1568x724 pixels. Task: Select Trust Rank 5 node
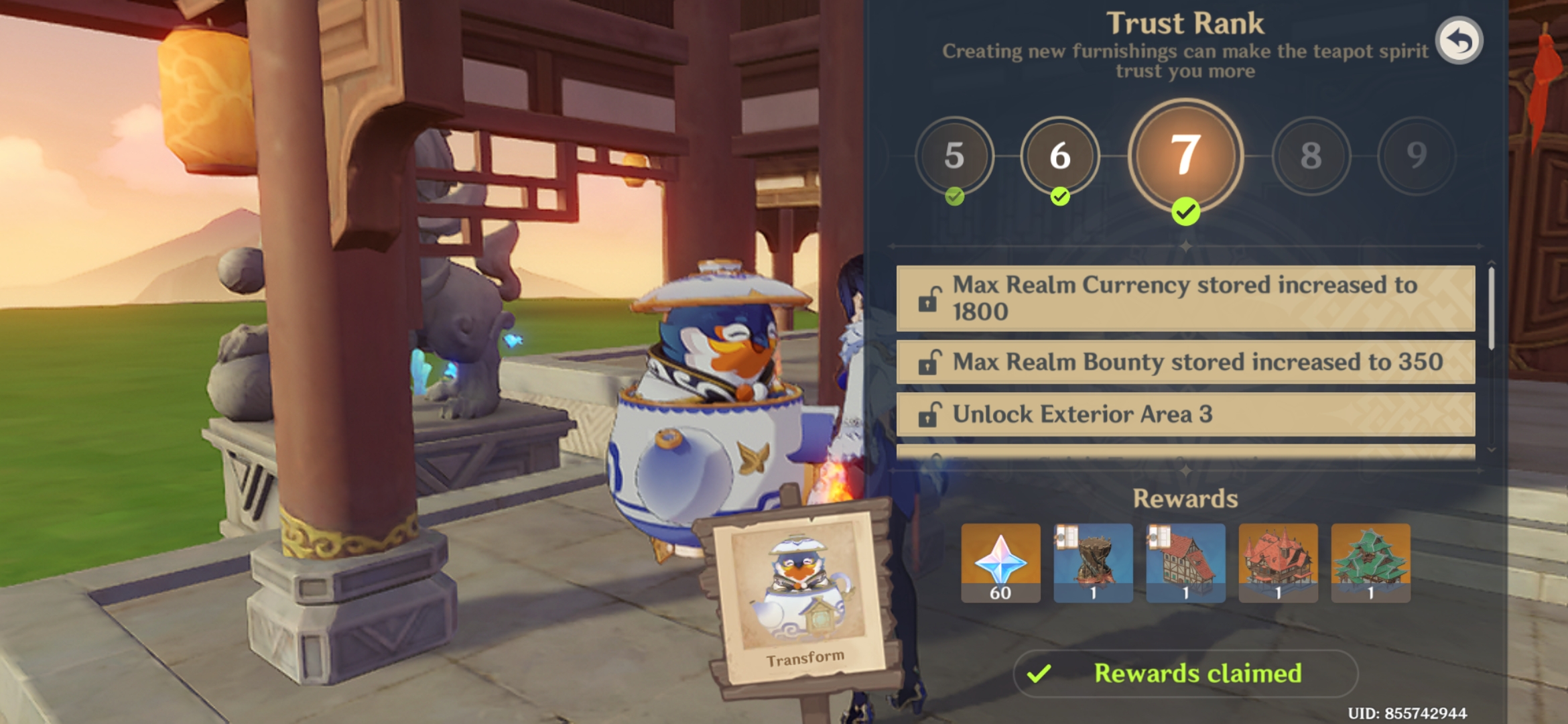coord(954,156)
